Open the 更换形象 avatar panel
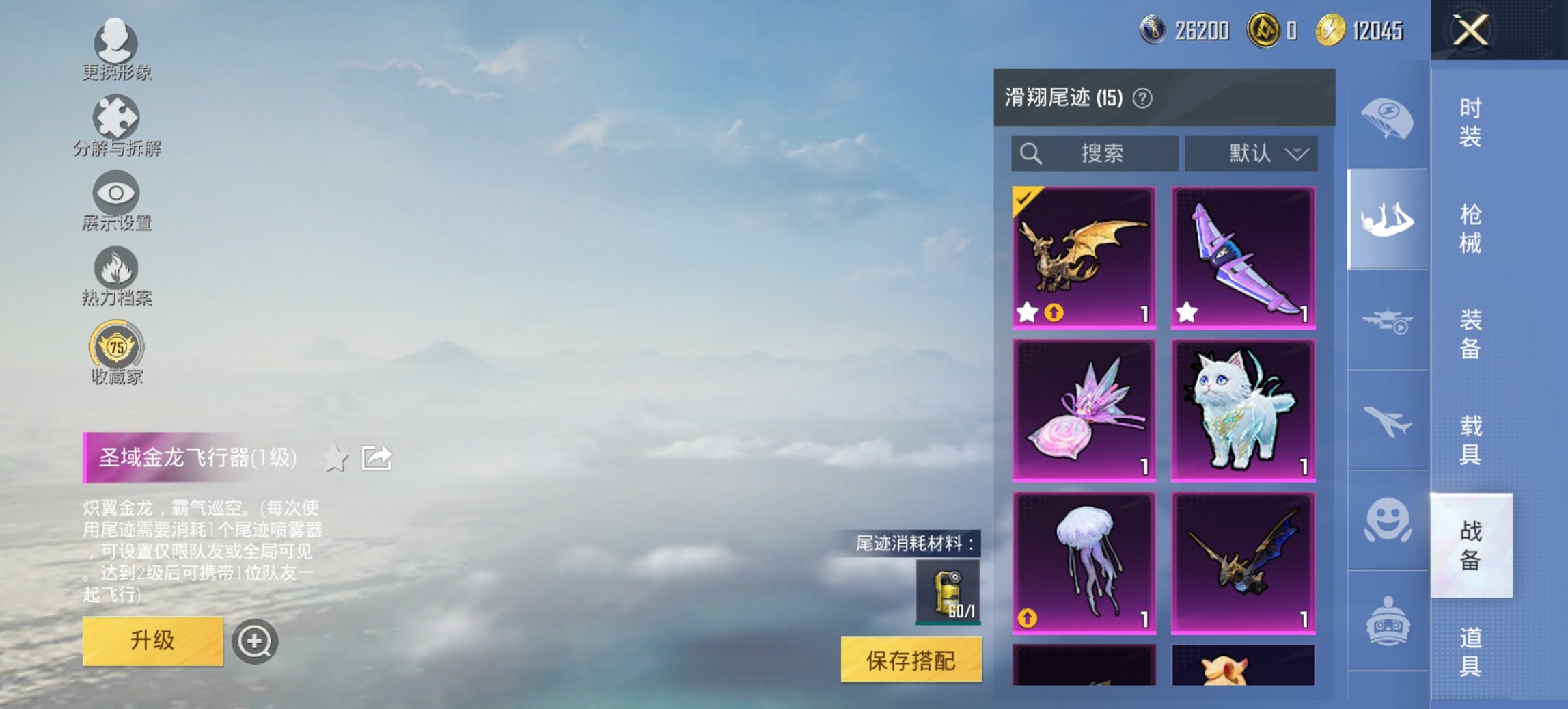 tap(116, 42)
